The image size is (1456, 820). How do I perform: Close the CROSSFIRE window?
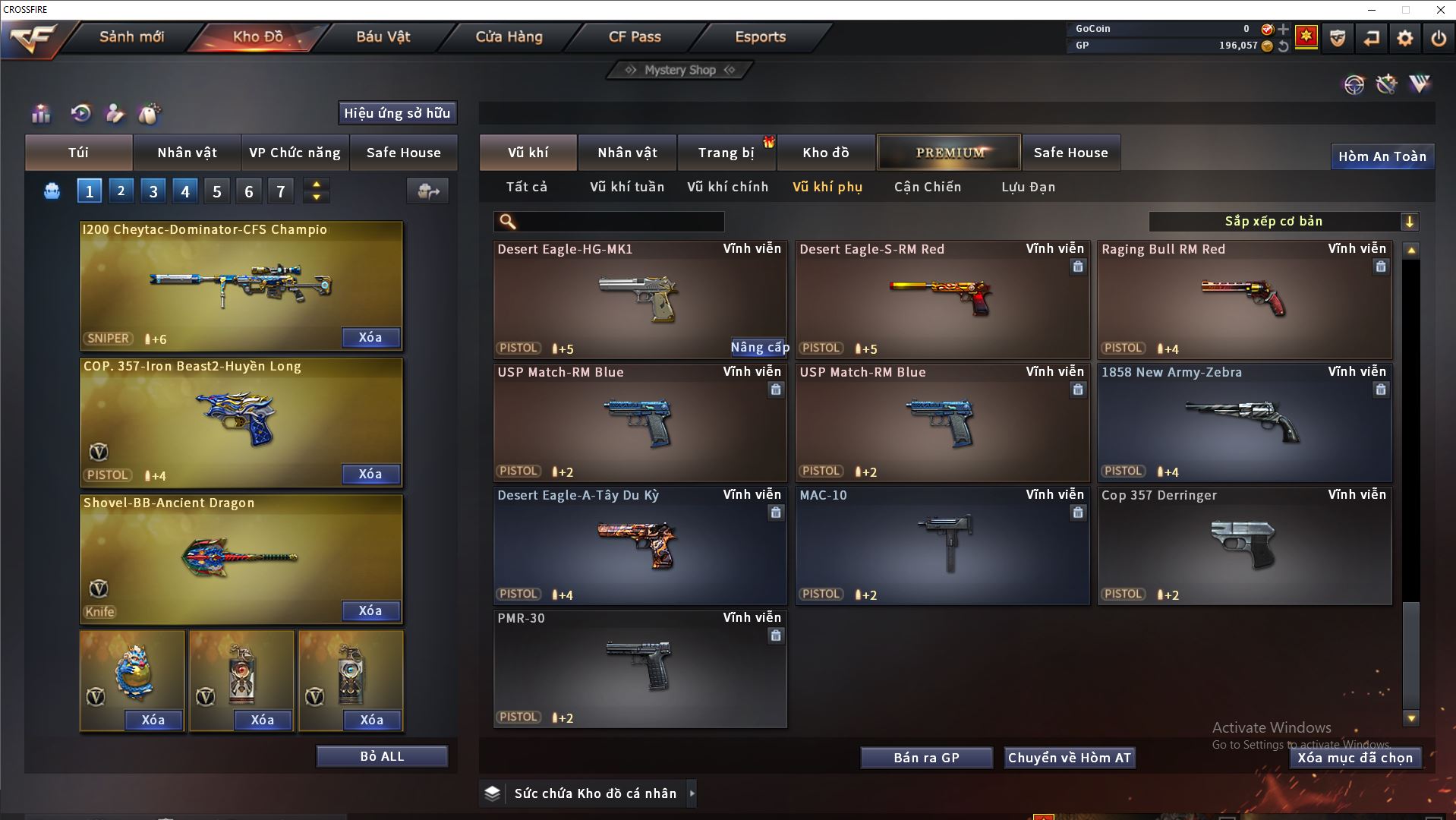[1440, 10]
